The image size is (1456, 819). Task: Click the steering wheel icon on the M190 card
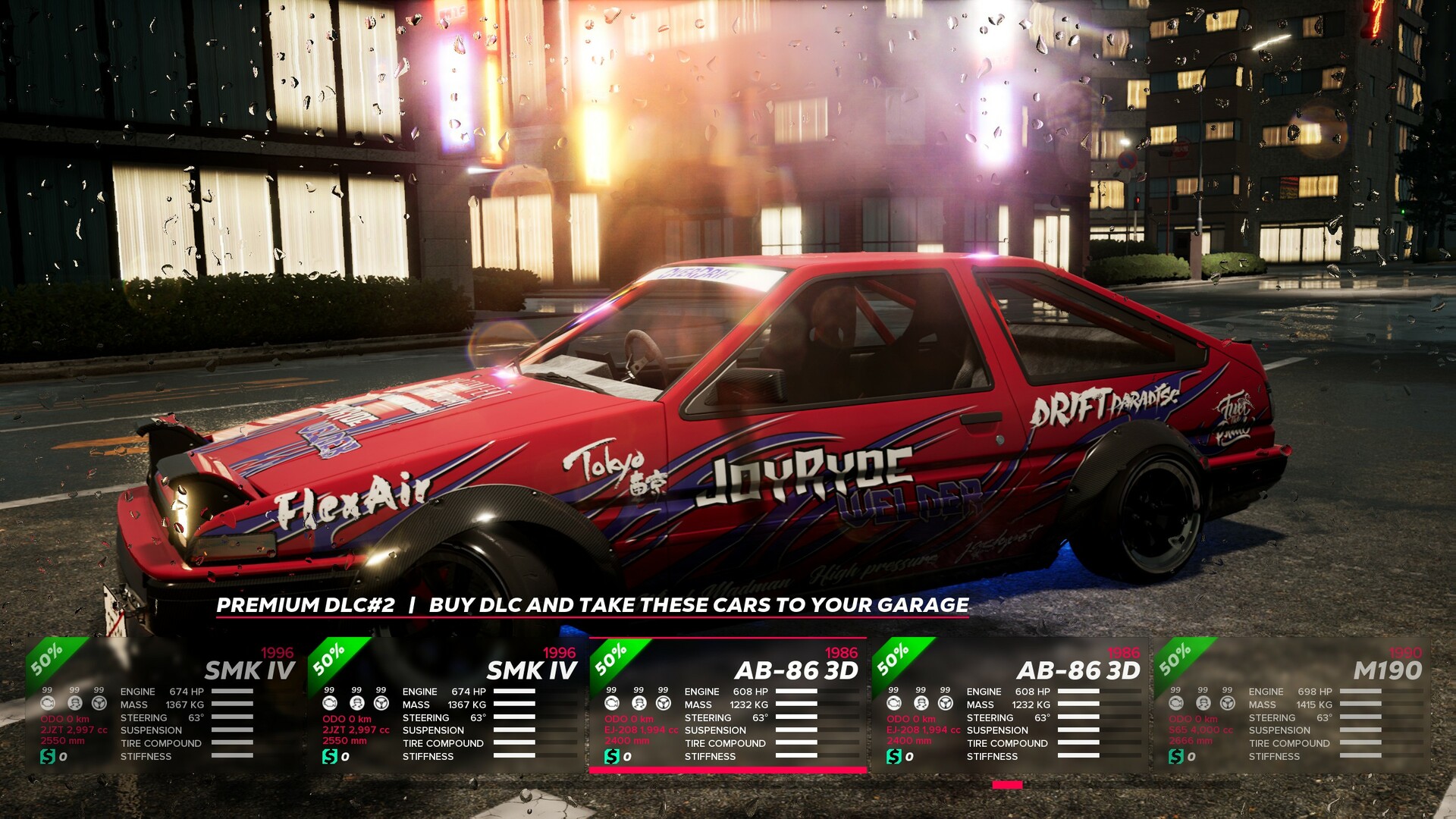[1227, 704]
